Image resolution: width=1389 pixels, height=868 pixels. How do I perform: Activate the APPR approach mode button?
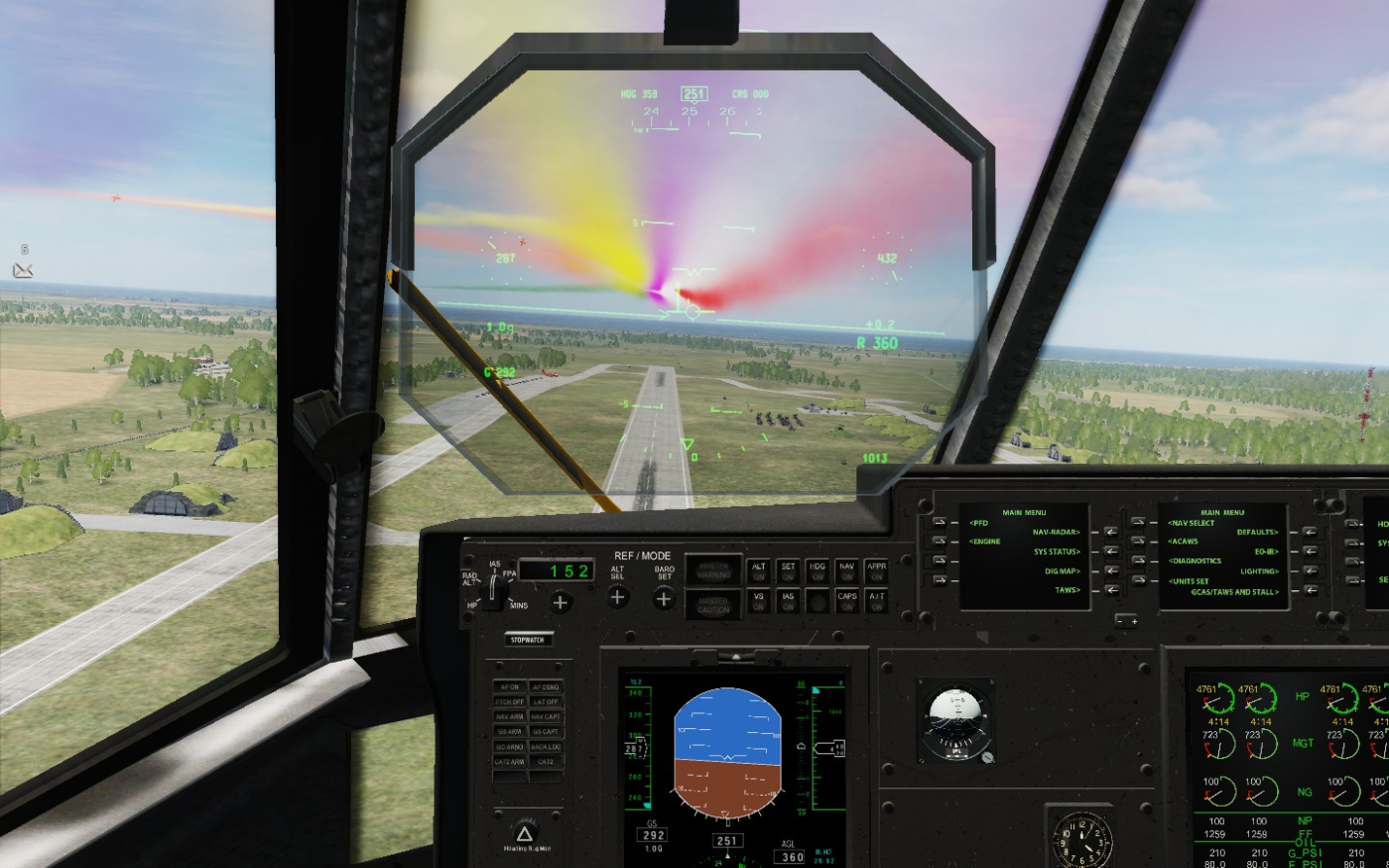(x=876, y=571)
